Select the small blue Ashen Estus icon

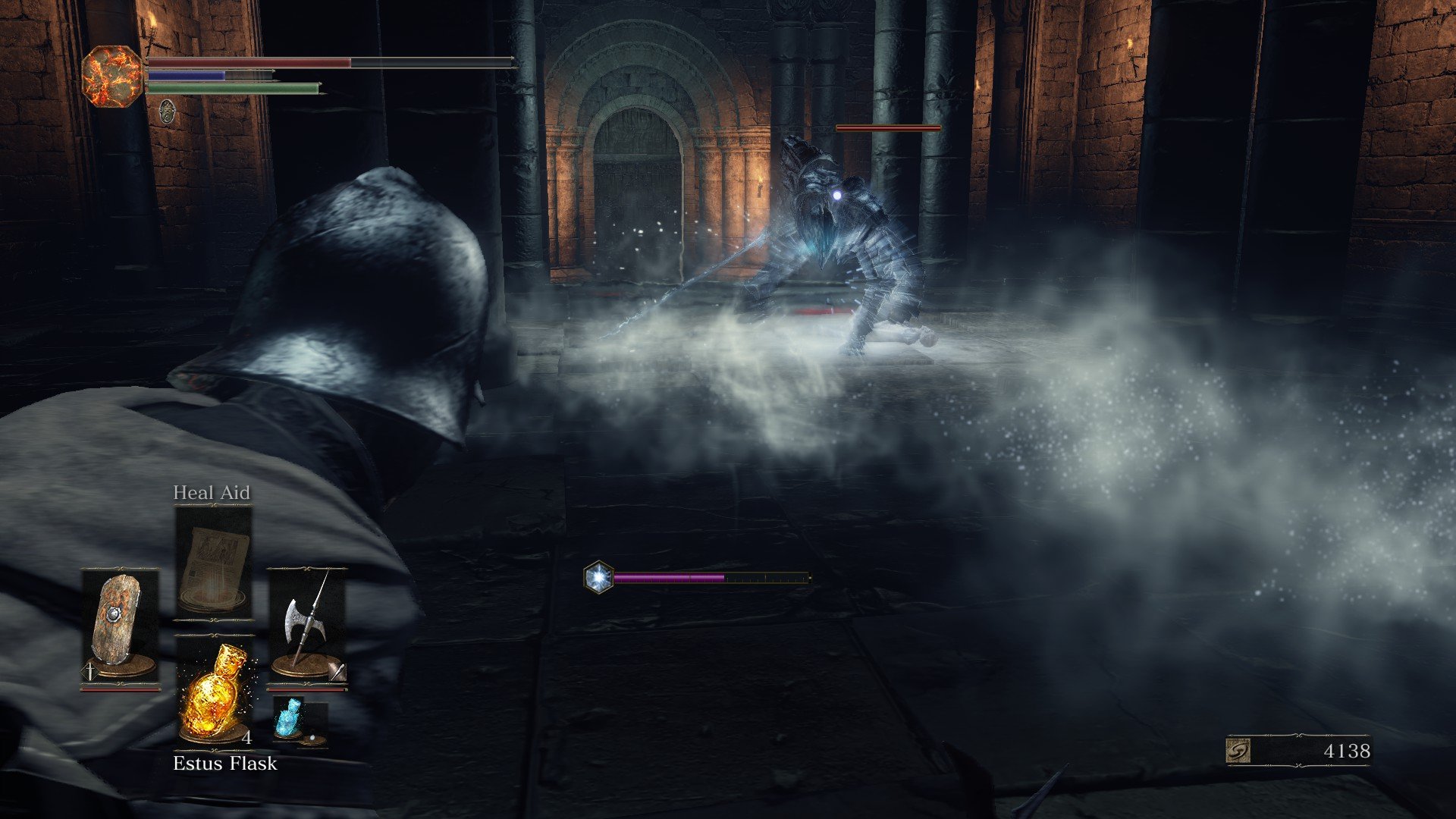pyautogui.click(x=289, y=719)
